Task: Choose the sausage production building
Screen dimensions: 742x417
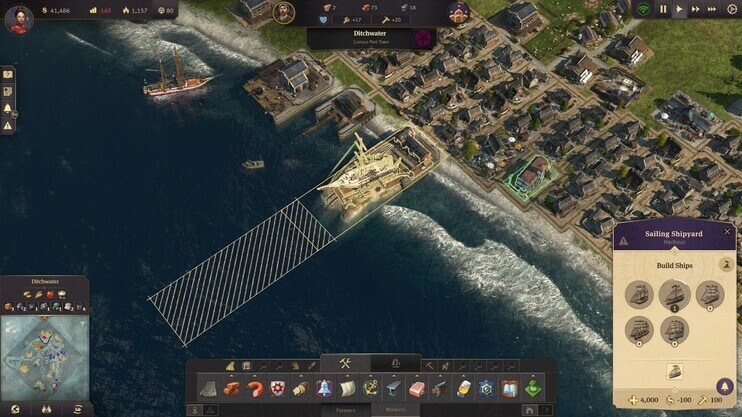Action: [255, 388]
